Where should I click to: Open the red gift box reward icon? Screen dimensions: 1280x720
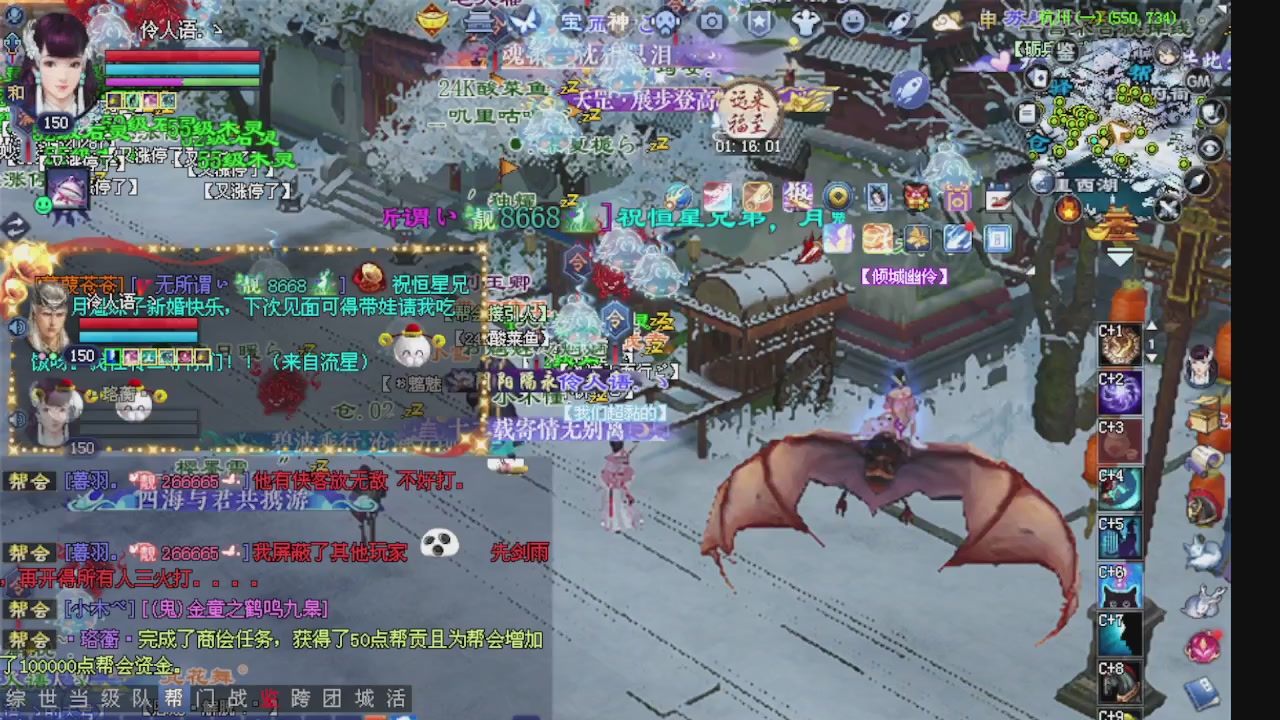(915, 197)
